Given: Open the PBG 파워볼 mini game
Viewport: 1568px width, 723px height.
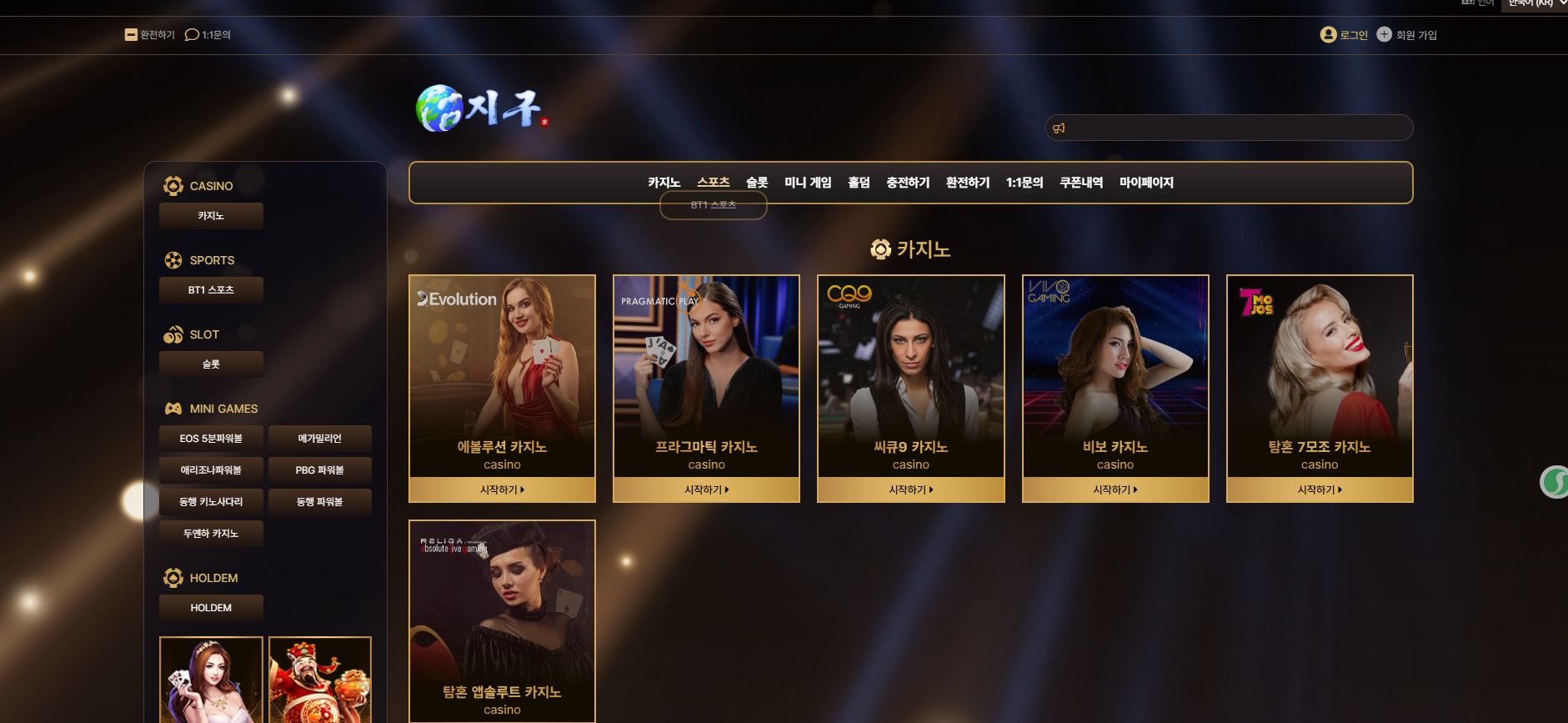Looking at the screenshot, I should [x=319, y=470].
